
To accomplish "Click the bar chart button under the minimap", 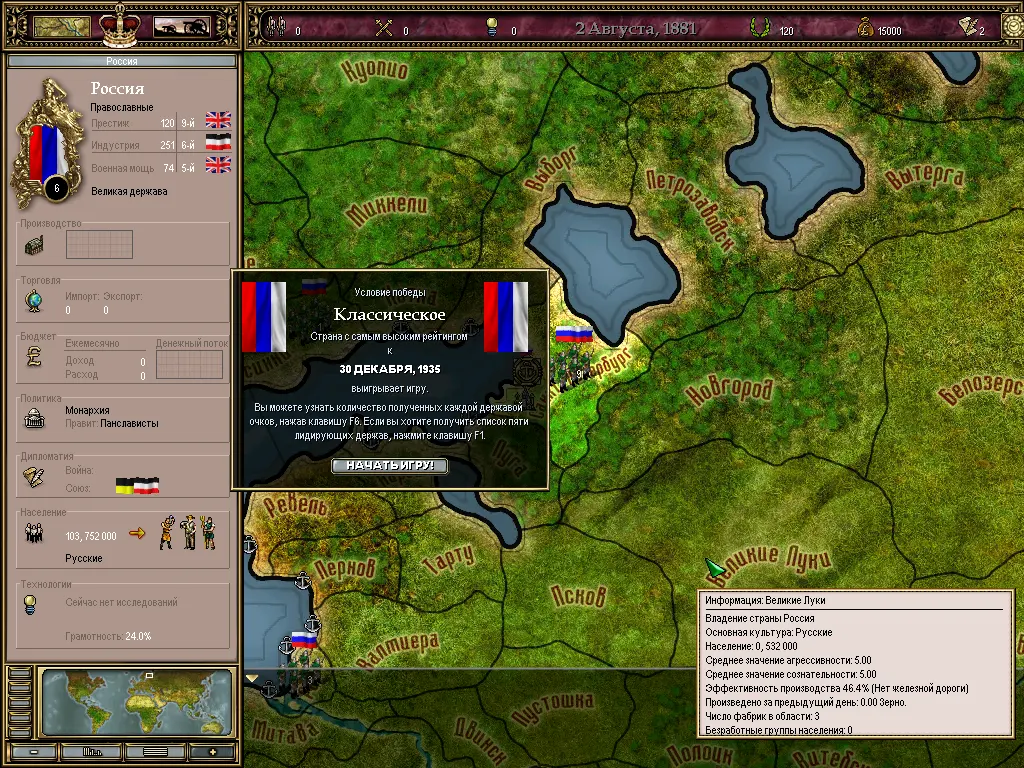I will 94,751.
